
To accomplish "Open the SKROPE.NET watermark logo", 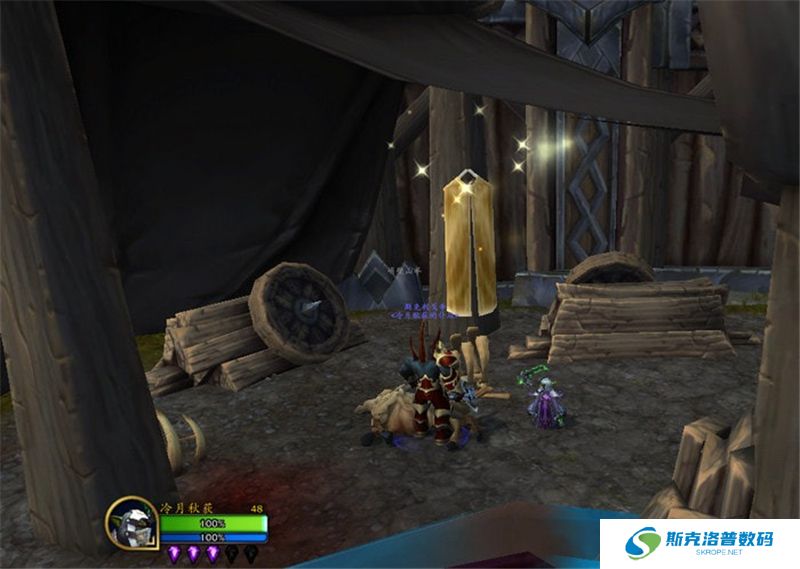I will (699, 543).
